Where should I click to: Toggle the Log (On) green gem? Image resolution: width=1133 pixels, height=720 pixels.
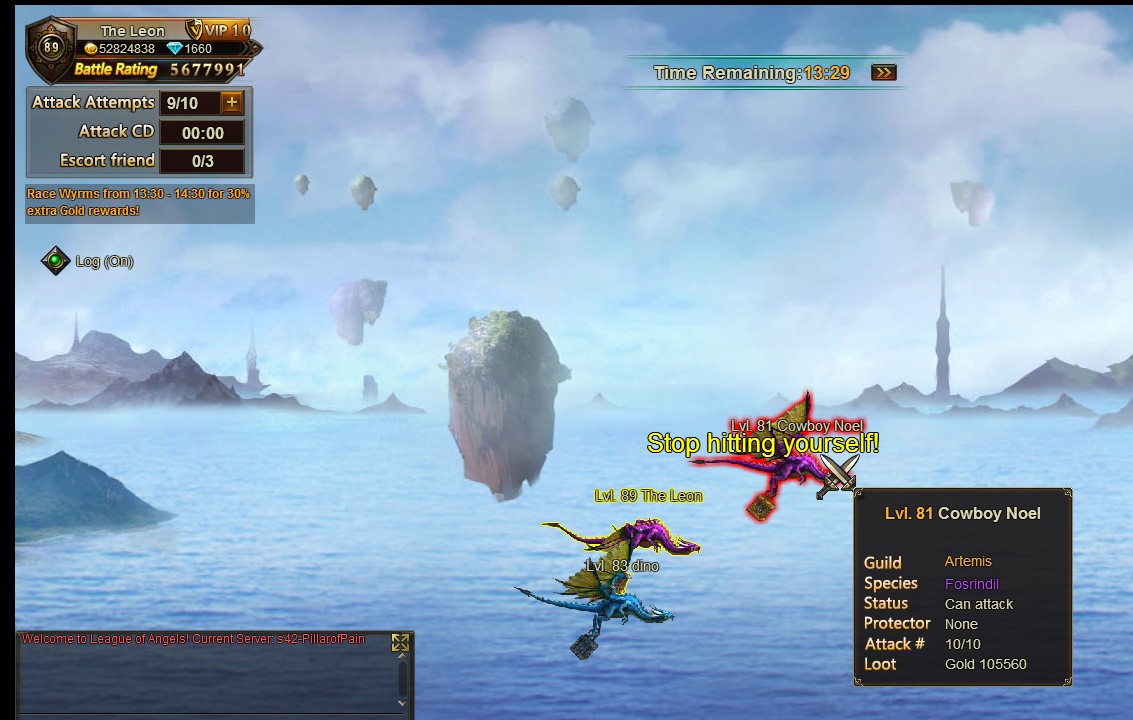click(55, 261)
